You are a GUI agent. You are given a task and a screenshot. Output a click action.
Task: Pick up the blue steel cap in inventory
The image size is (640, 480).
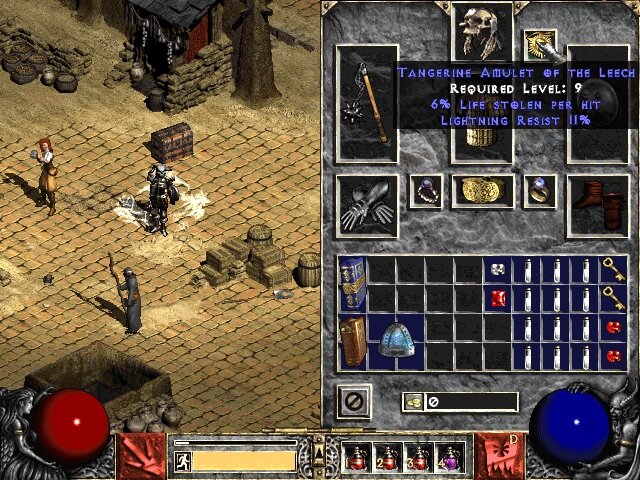coord(395,341)
